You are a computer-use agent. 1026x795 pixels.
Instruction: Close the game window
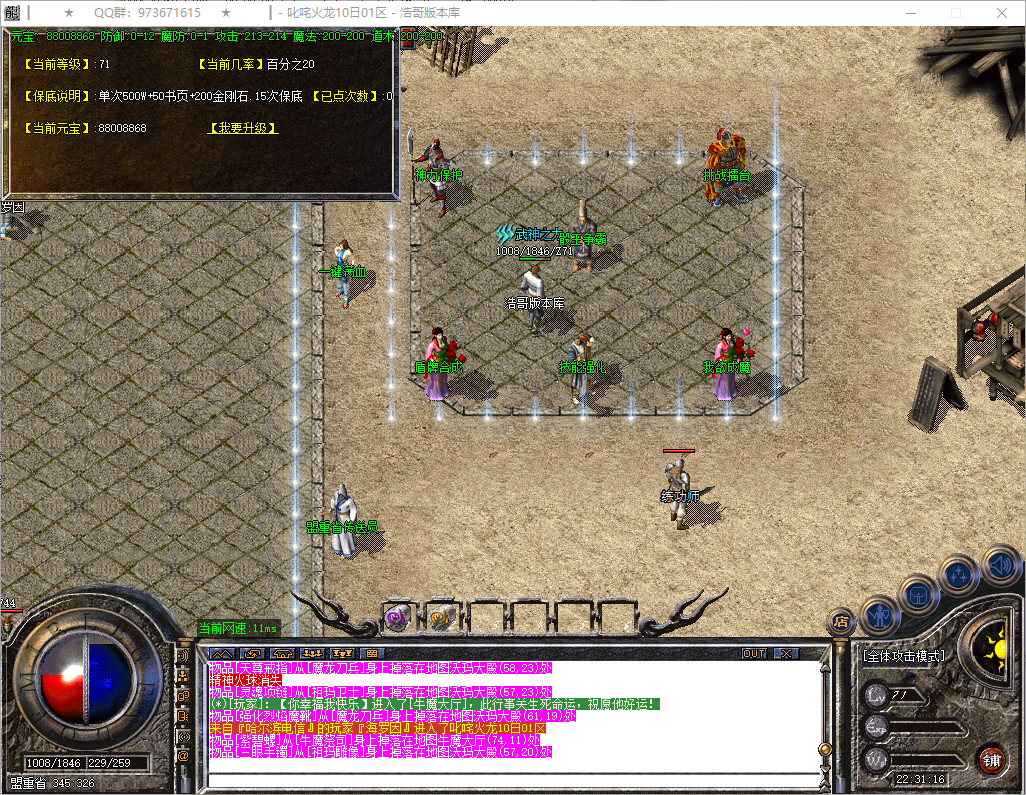pyautogui.click(x=1001, y=13)
